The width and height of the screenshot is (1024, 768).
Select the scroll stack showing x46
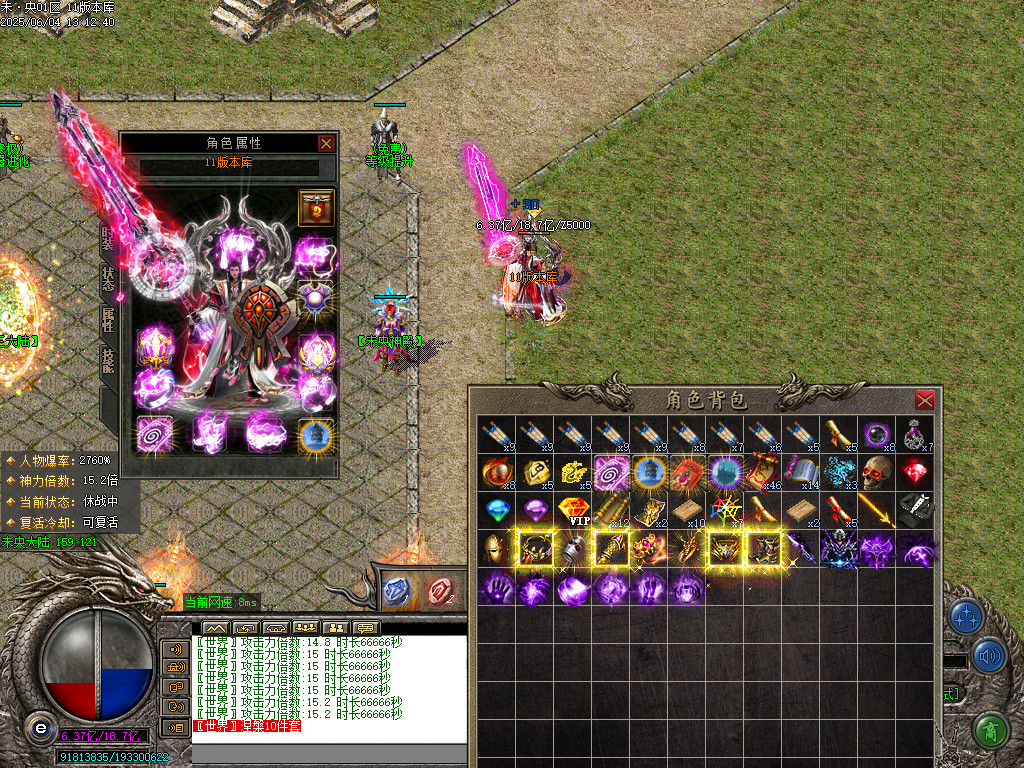[764, 471]
